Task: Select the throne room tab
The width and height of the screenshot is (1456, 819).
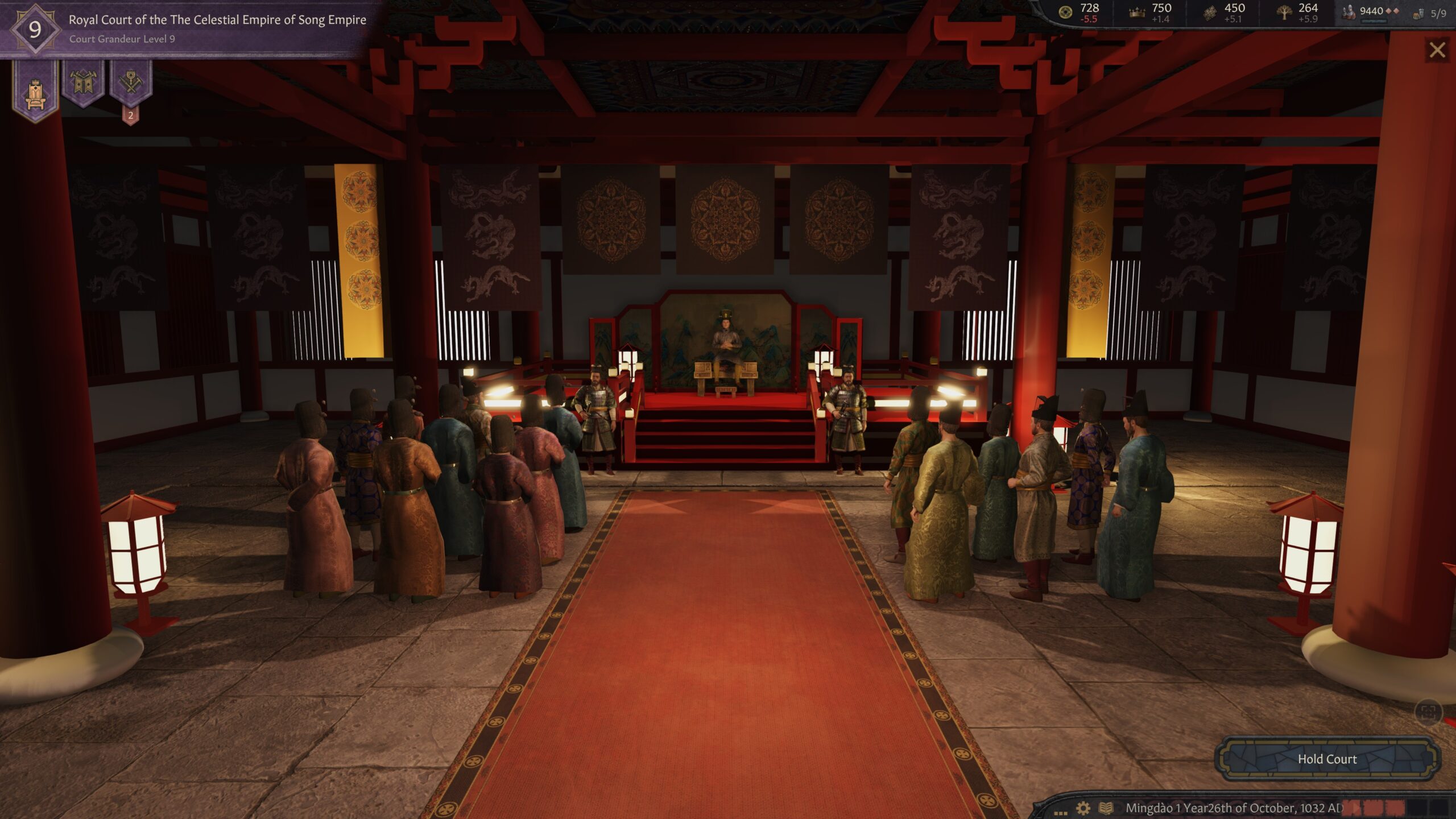Action: (35, 91)
